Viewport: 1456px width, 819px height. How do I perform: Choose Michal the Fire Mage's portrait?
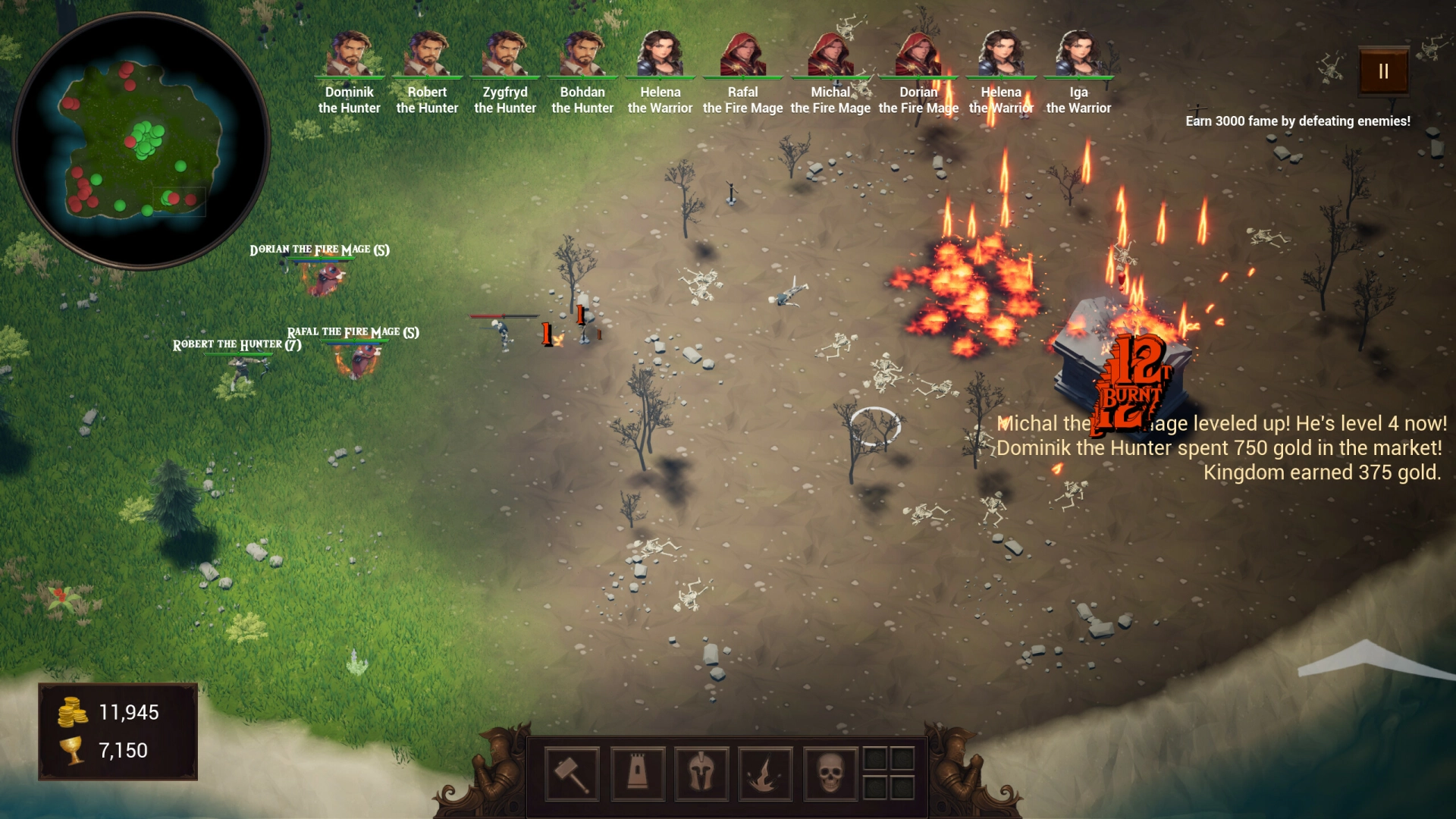pyautogui.click(x=830, y=53)
